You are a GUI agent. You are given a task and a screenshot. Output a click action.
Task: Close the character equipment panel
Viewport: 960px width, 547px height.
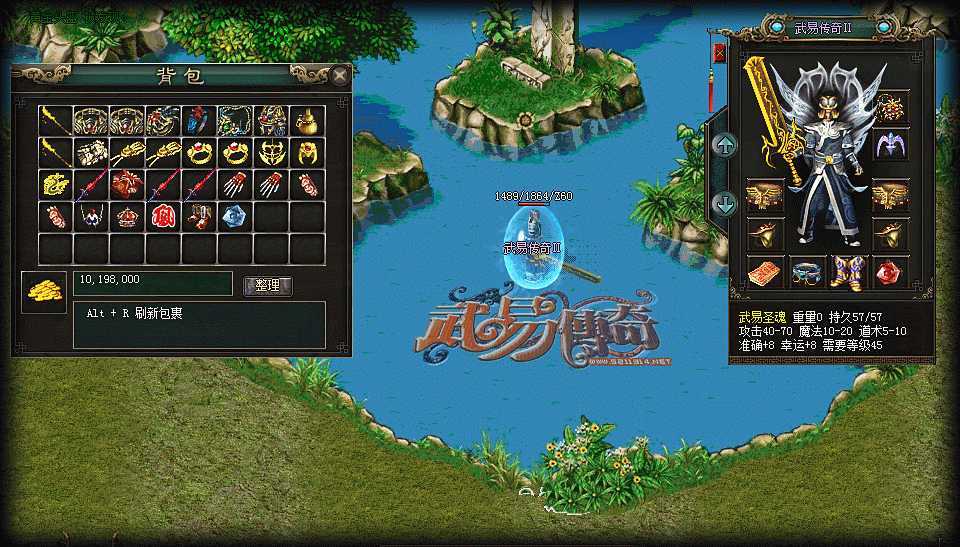click(x=719, y=52)
